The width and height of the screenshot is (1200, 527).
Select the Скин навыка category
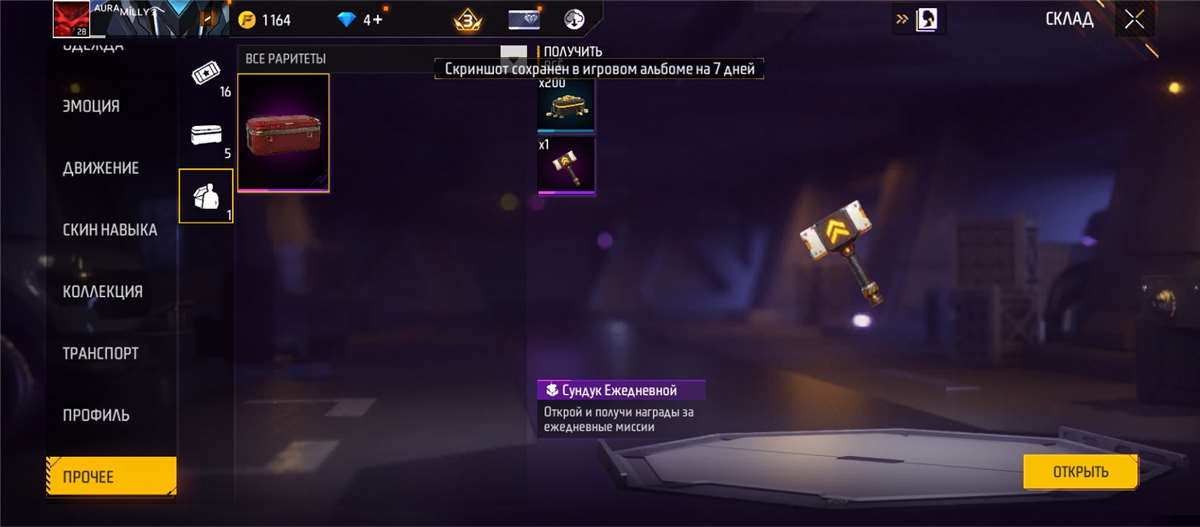tap(110, 230)
